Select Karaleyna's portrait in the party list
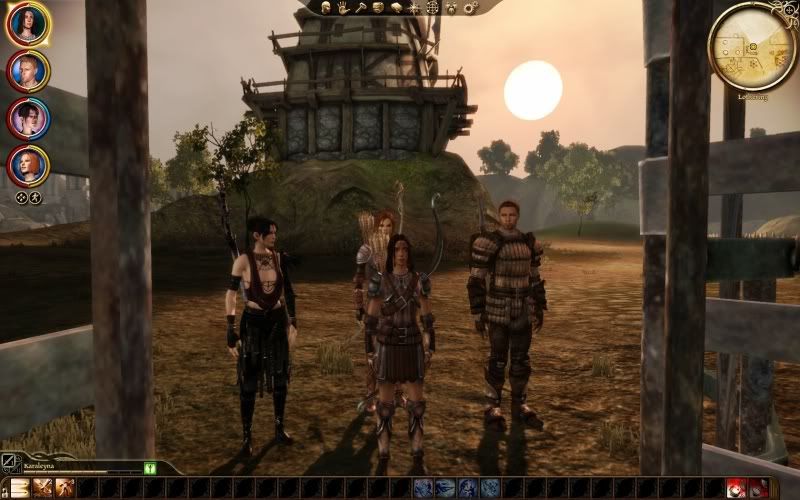This screenshot has height=500, width=800. [27, 24]
